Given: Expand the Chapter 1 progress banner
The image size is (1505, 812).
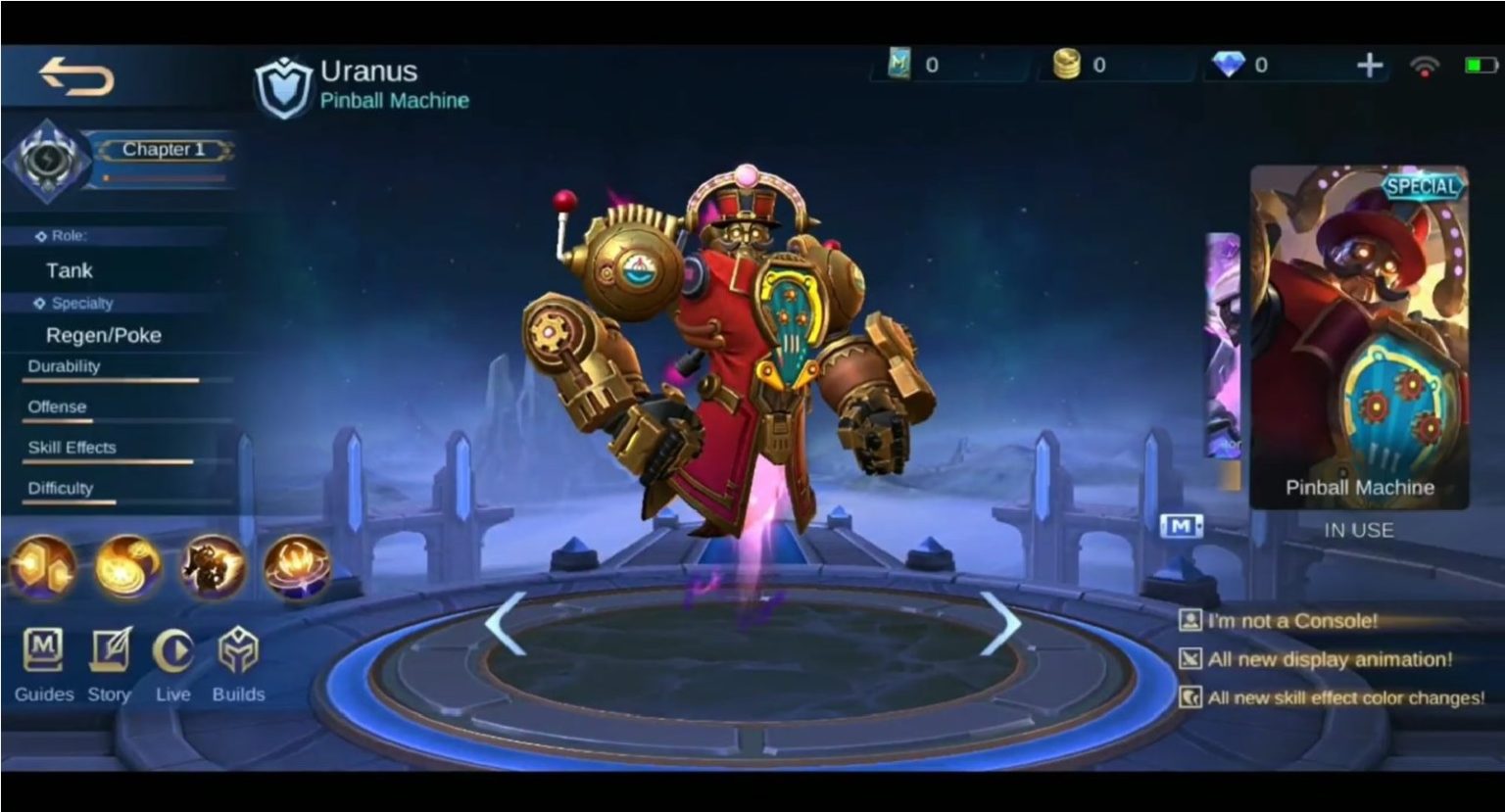Looking at the screenshot, I should (x=163, y=149).
